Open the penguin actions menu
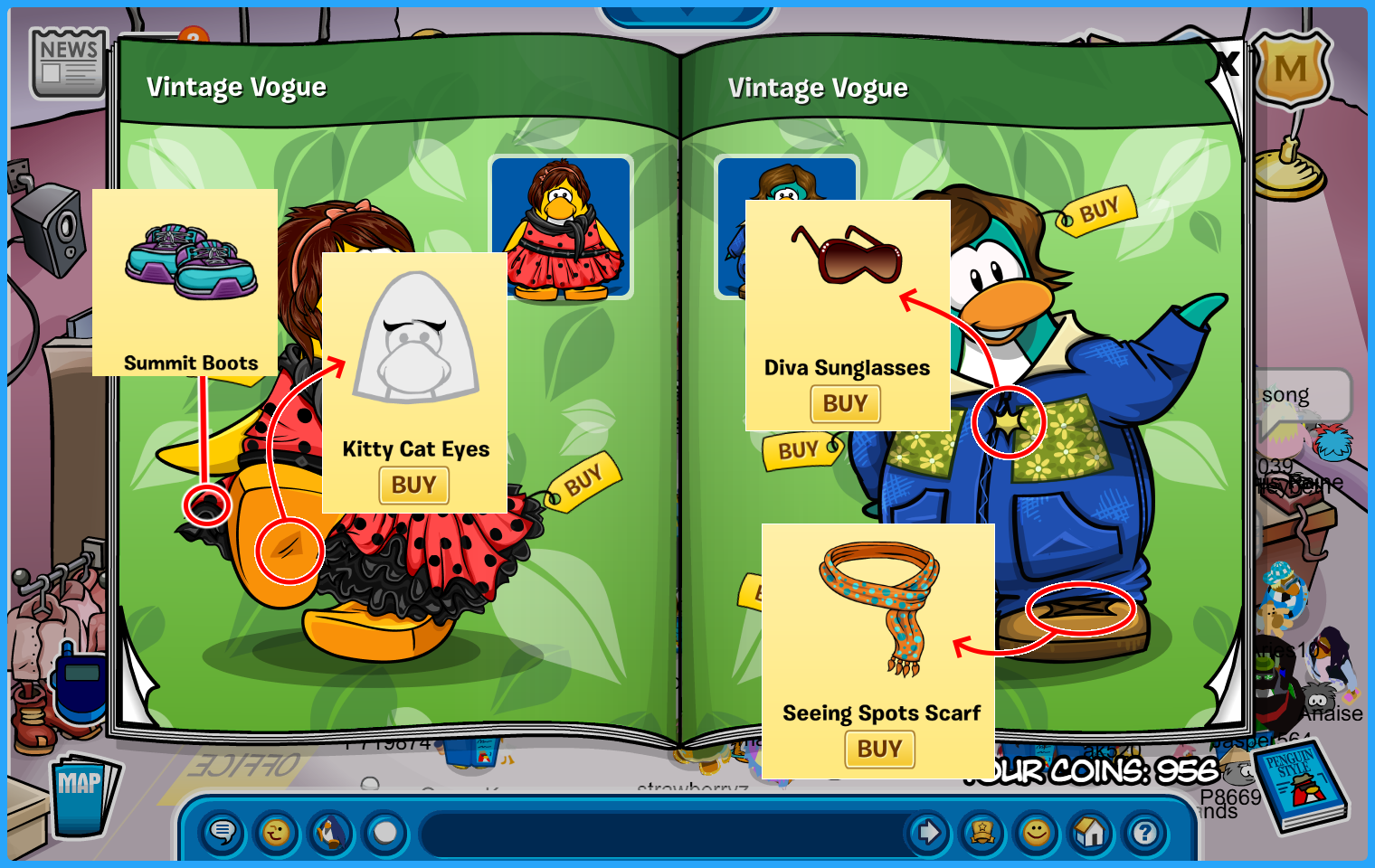Image resolution: width=1375 pixels, height=868 pixels. point(331,832)
